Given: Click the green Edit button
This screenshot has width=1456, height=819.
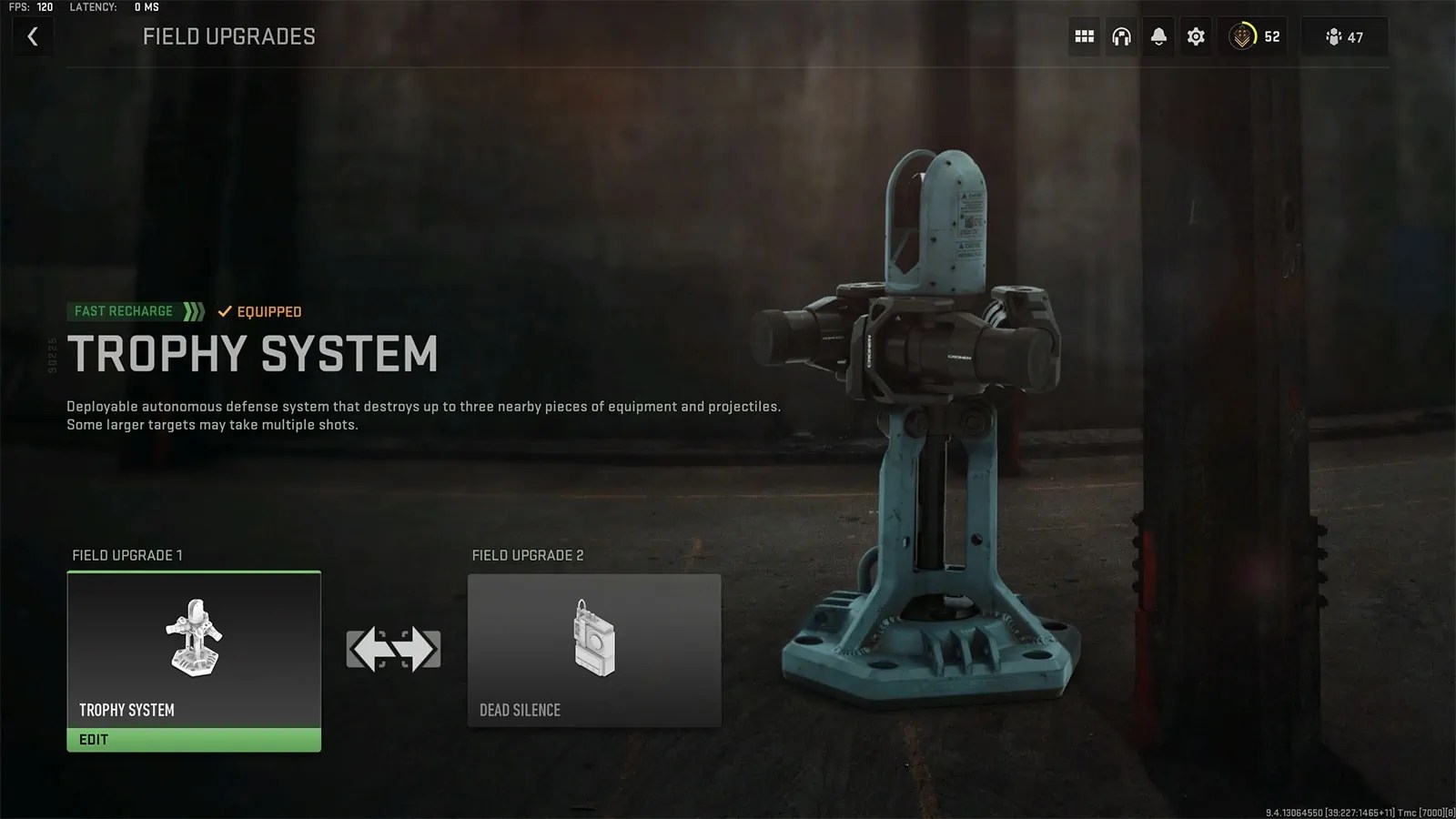Looking at the screenshot, I should point(194,740).
